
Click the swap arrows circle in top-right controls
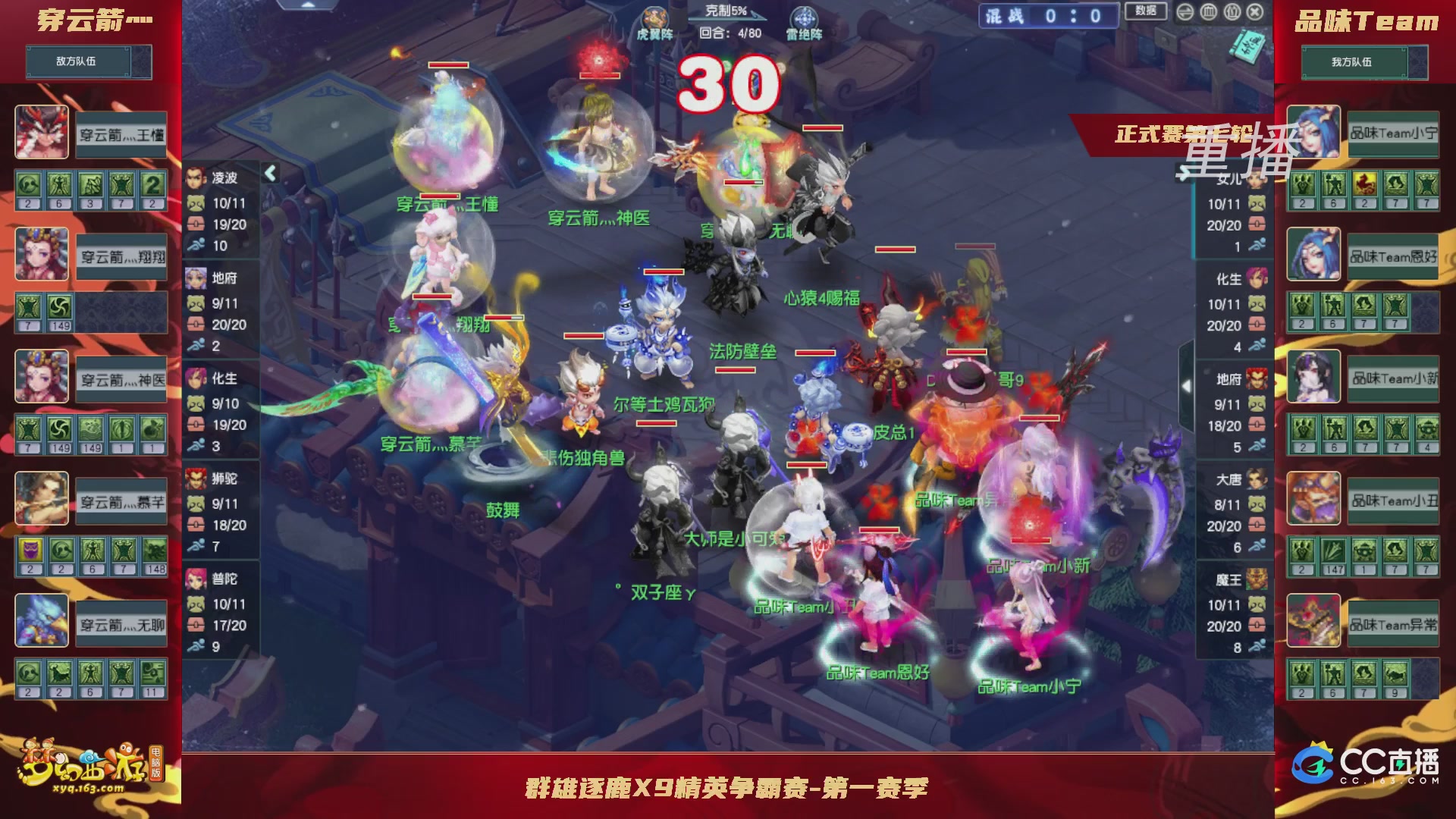[1185, 12]
